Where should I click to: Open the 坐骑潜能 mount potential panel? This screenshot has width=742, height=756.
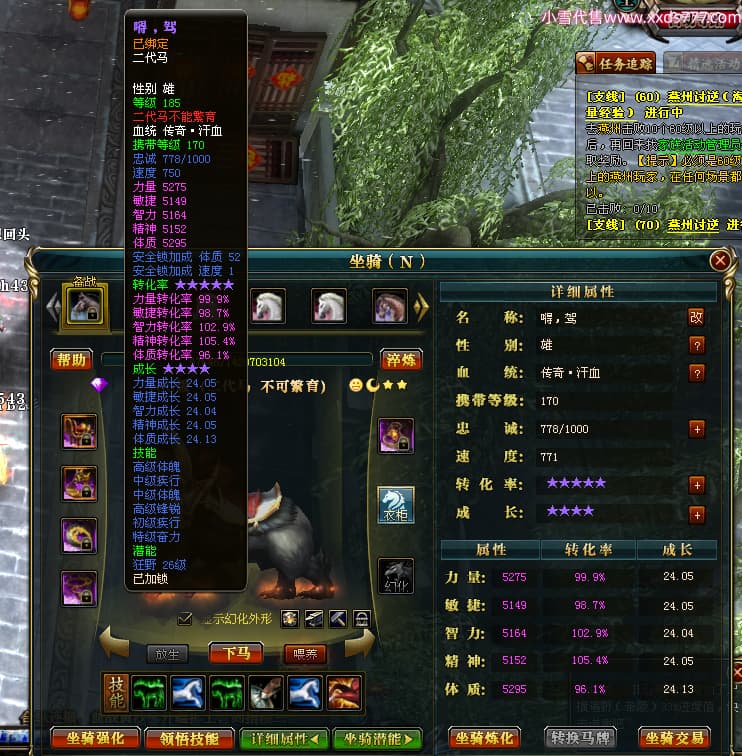377,739
